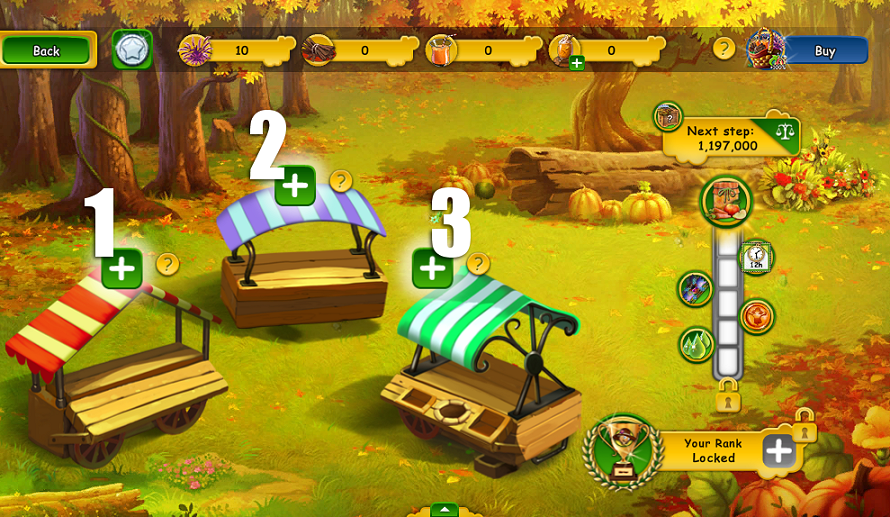Add goods to the red-striped stall 1
Screen dimensions: 890x517
pos(122,268)
